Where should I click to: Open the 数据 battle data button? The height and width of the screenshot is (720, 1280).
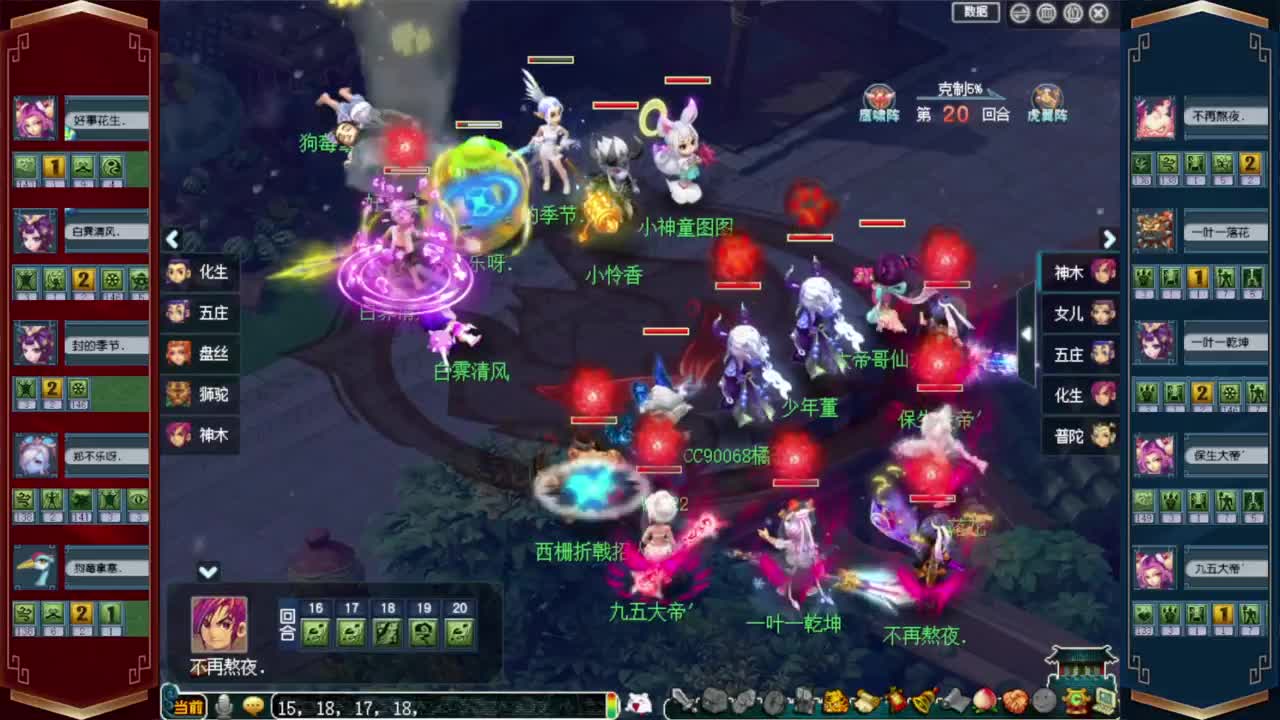pos(974,12)
